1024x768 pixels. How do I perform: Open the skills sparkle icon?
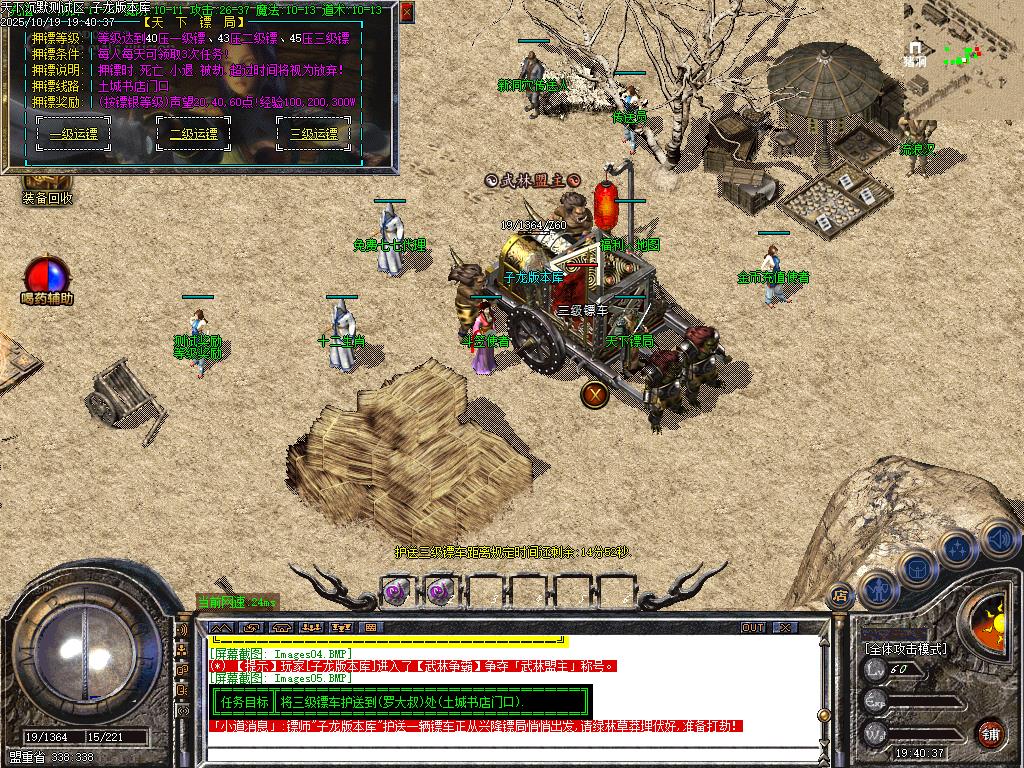tap(957, 549)
